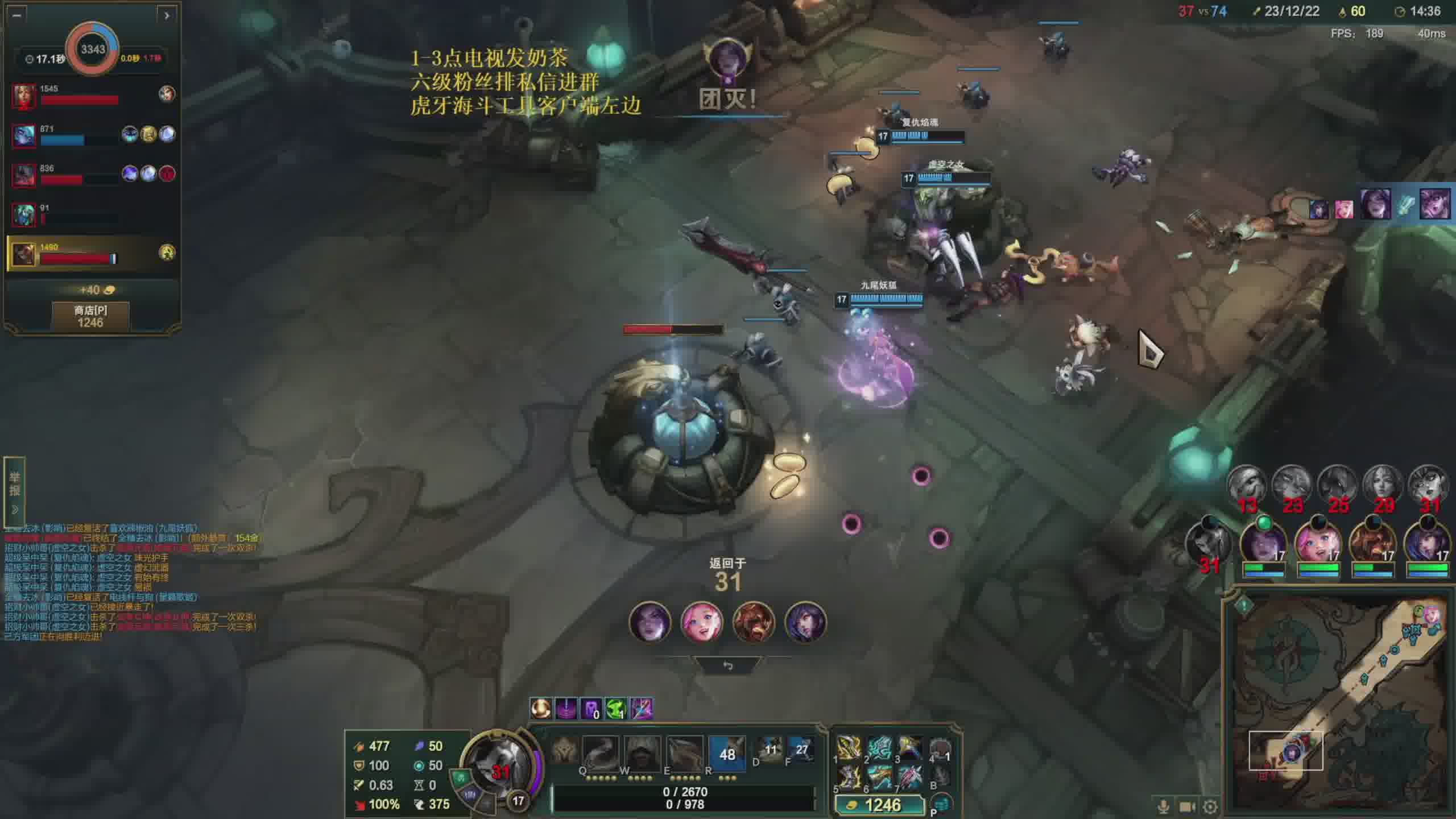The width and height of the screenshot is (1456, 819).
Task: Click the D summoner spell icon
Action: tap(770, 750)
